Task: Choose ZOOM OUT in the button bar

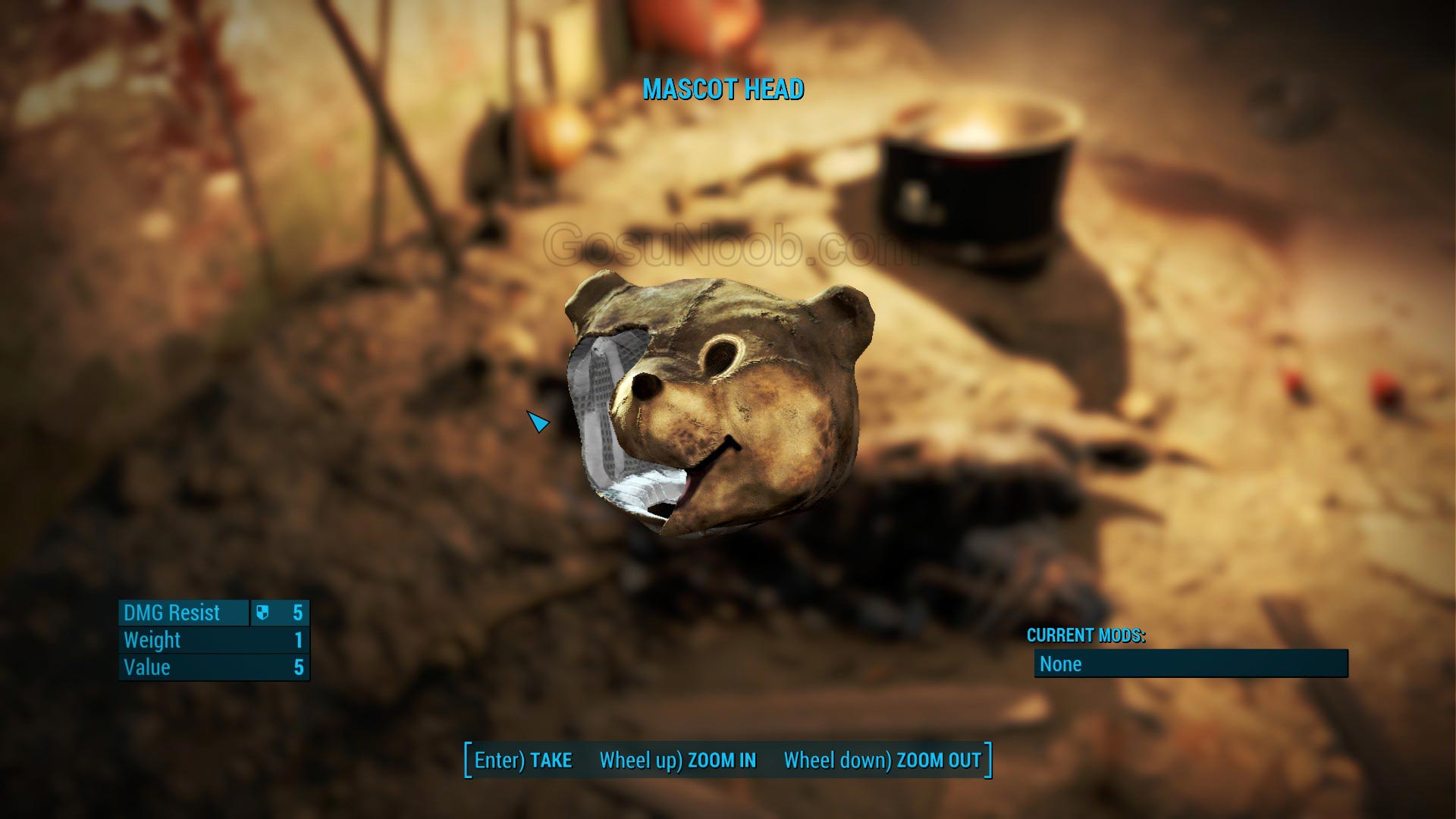Action: tap(882, 760)
